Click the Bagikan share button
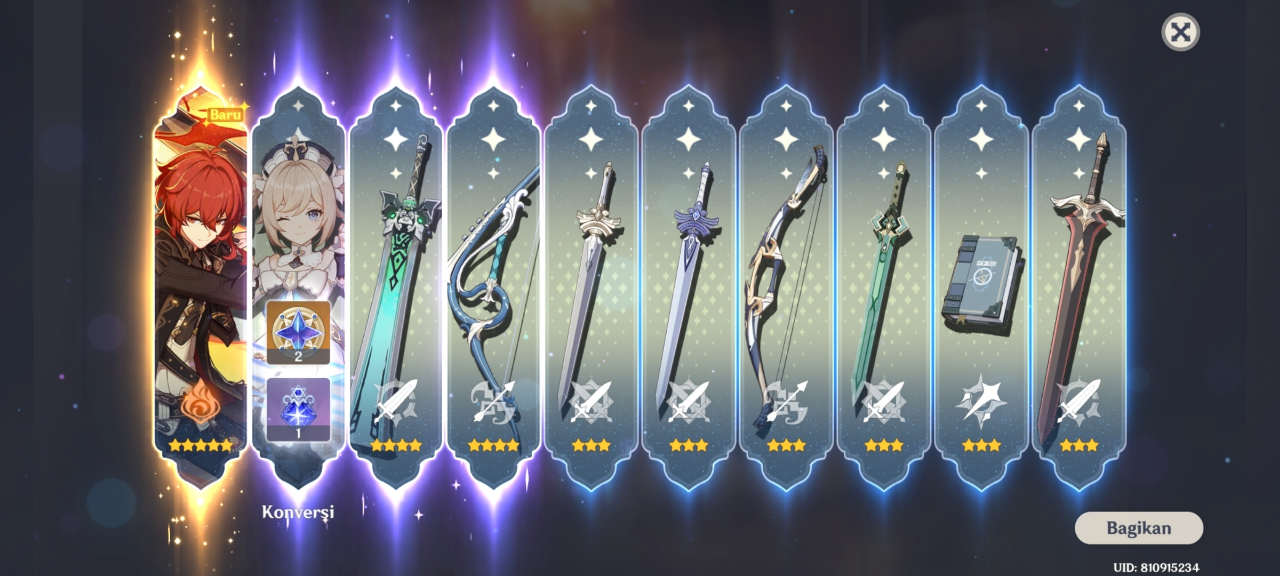 pos(1138,528)
